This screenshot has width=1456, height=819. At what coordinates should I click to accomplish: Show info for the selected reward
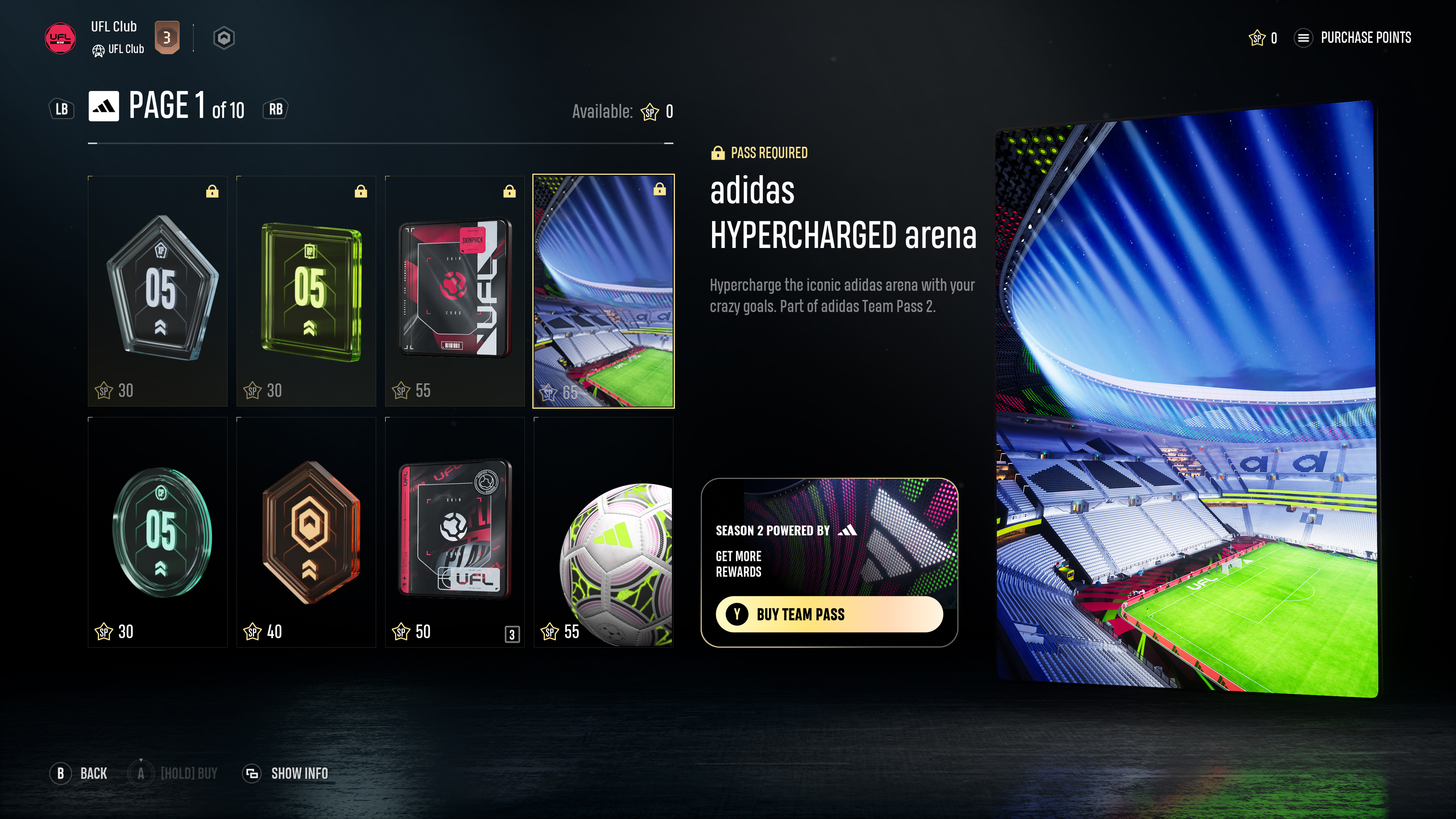[x=286, y=773]
